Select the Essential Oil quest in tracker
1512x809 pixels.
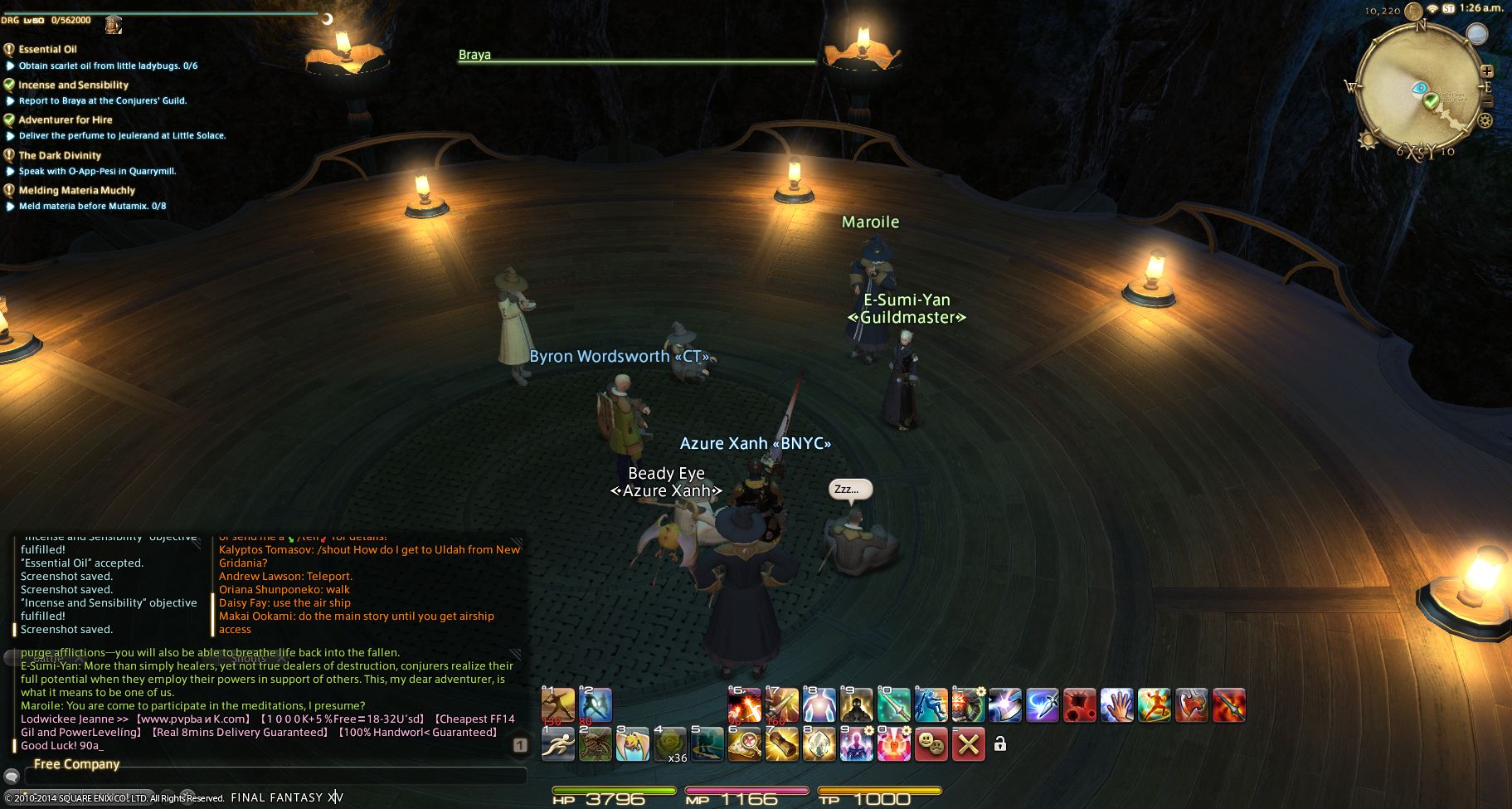(x=47, y=49)
